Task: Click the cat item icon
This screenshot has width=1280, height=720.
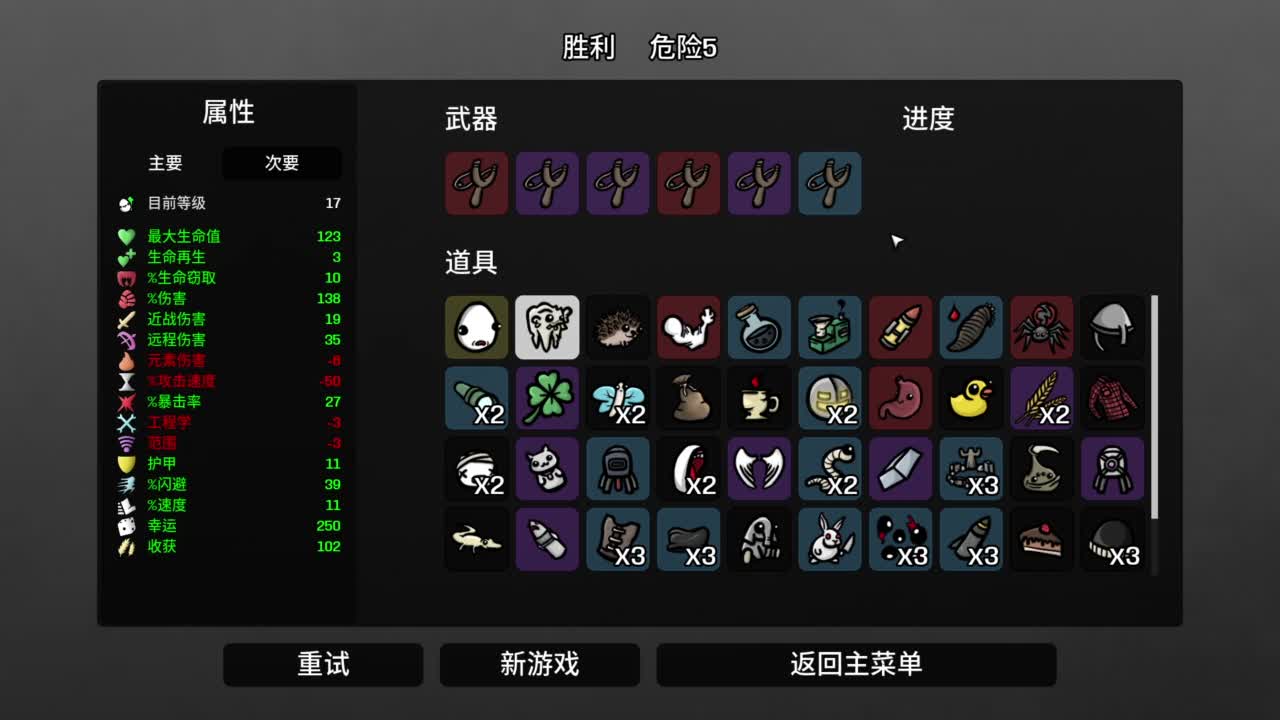Action: coord(547,469)
